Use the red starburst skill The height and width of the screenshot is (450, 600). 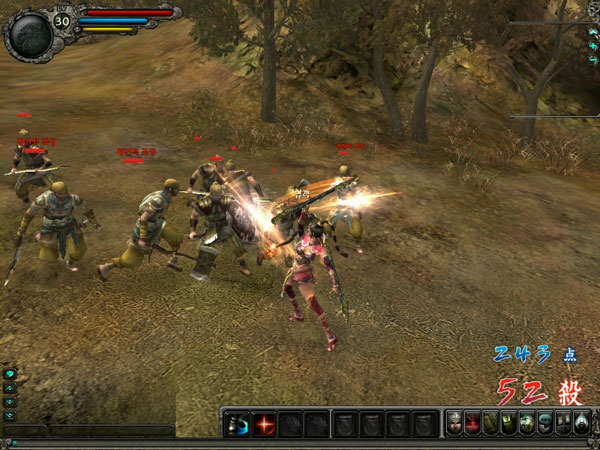tap(264, 423)
